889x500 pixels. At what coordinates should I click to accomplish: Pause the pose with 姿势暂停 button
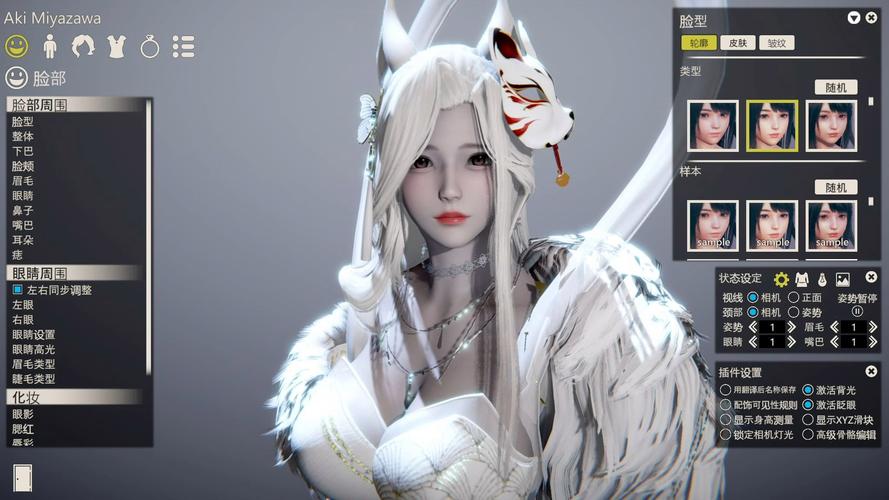[x=857, y=312]
